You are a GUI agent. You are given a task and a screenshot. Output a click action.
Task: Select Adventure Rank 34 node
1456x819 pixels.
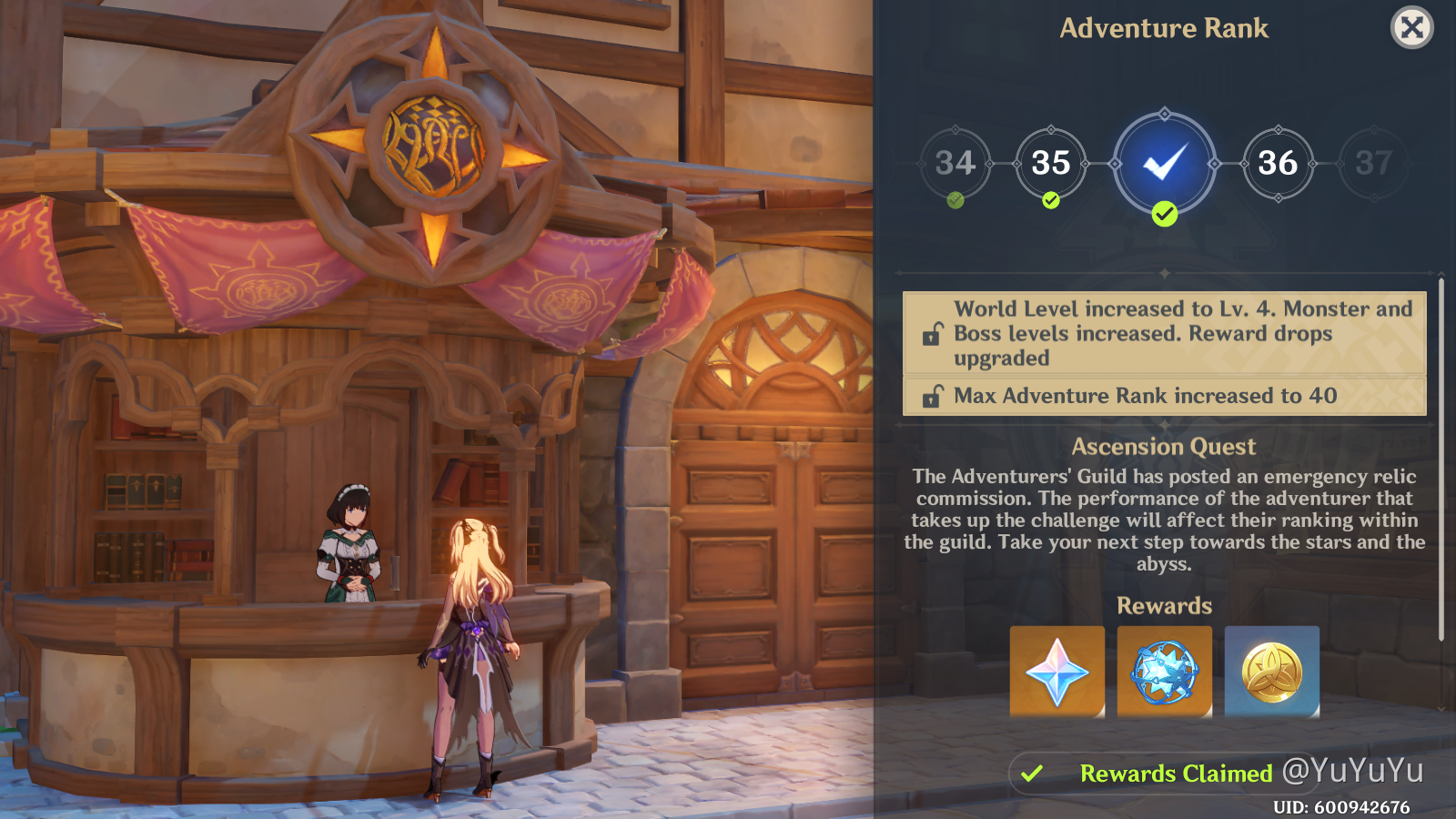click(x=955, y=164)
